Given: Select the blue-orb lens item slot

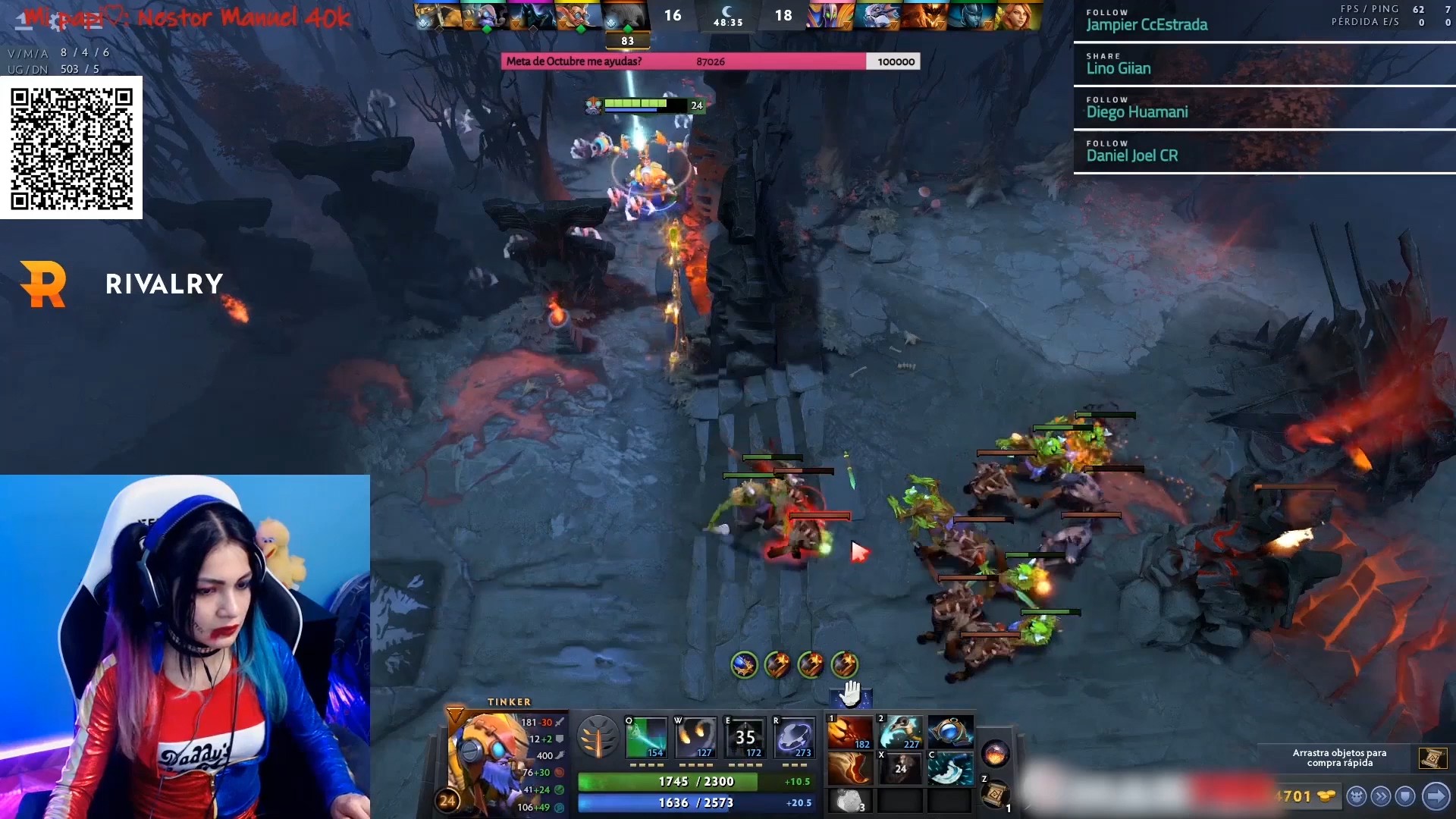Looking at the screenshot, I should pyautogui.click(x=950, y=733).
